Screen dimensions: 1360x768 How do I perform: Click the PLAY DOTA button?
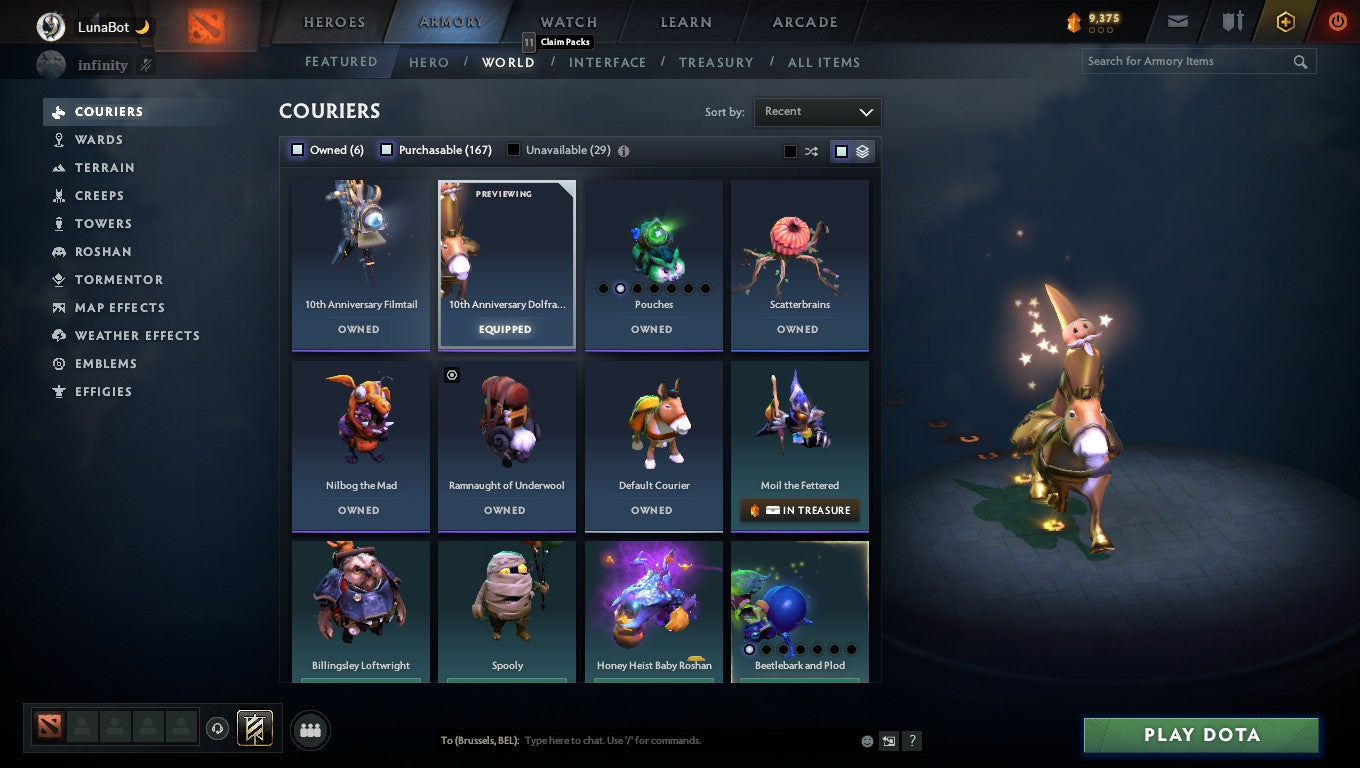click(1200, 734)
